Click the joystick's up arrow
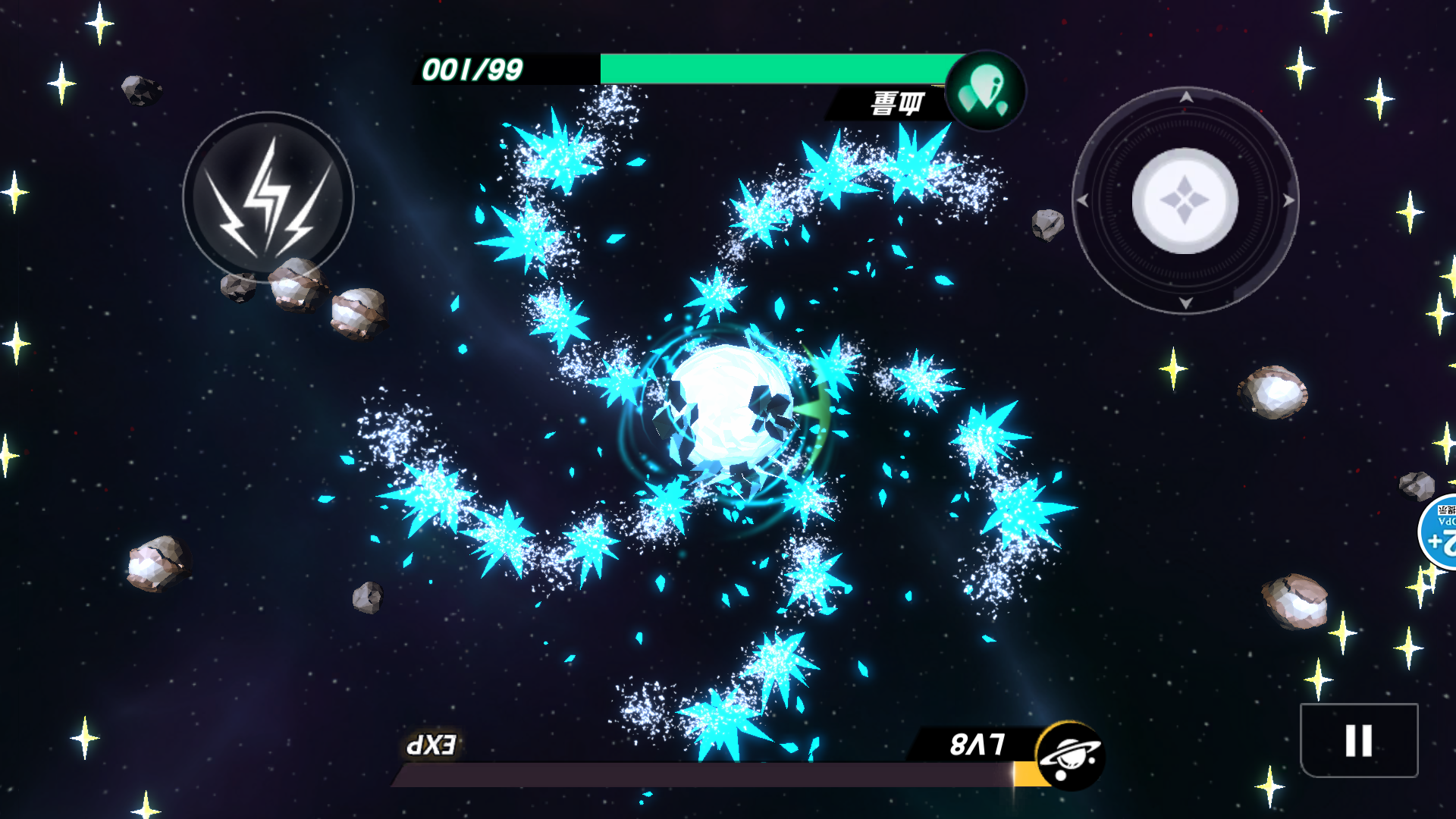This screenshot has height=819, width=1456. tap(1186, 97)
